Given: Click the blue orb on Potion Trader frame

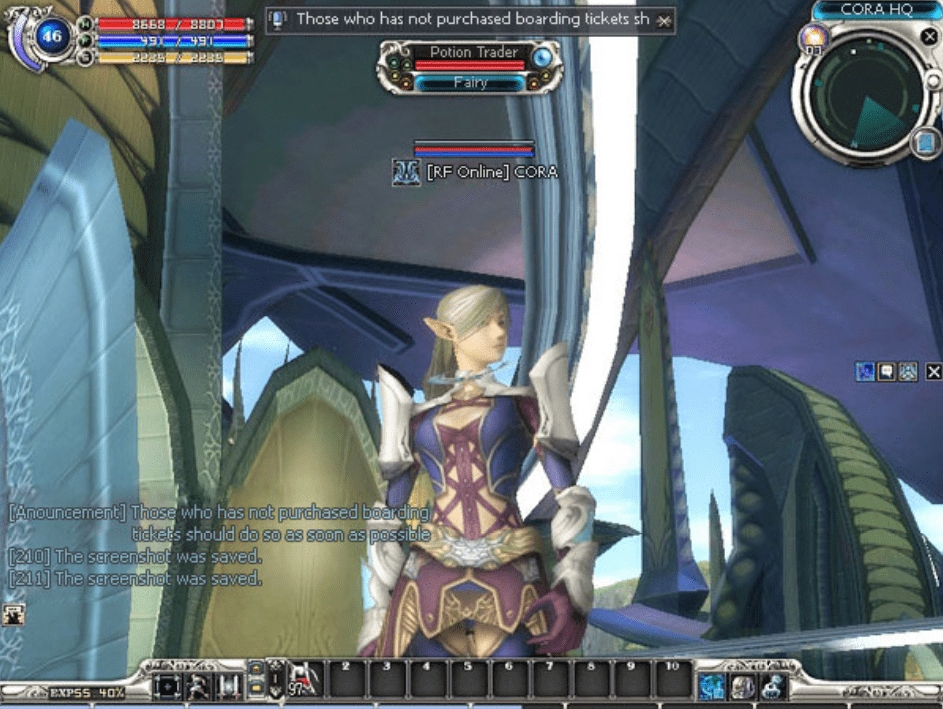Looking at the screenshot, I should click(542, 57).
